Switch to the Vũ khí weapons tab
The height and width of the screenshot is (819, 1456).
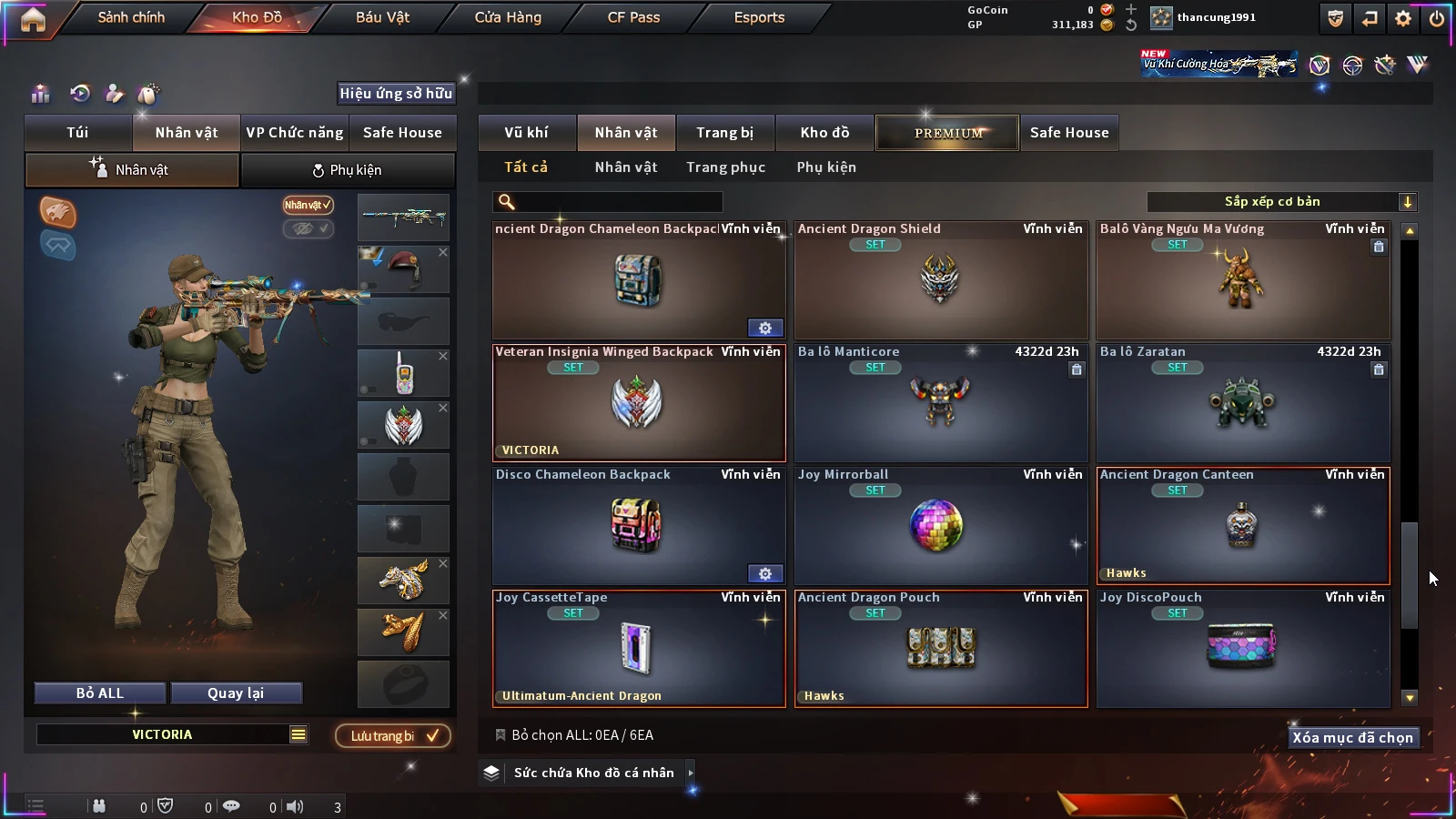tap(526, 133)
